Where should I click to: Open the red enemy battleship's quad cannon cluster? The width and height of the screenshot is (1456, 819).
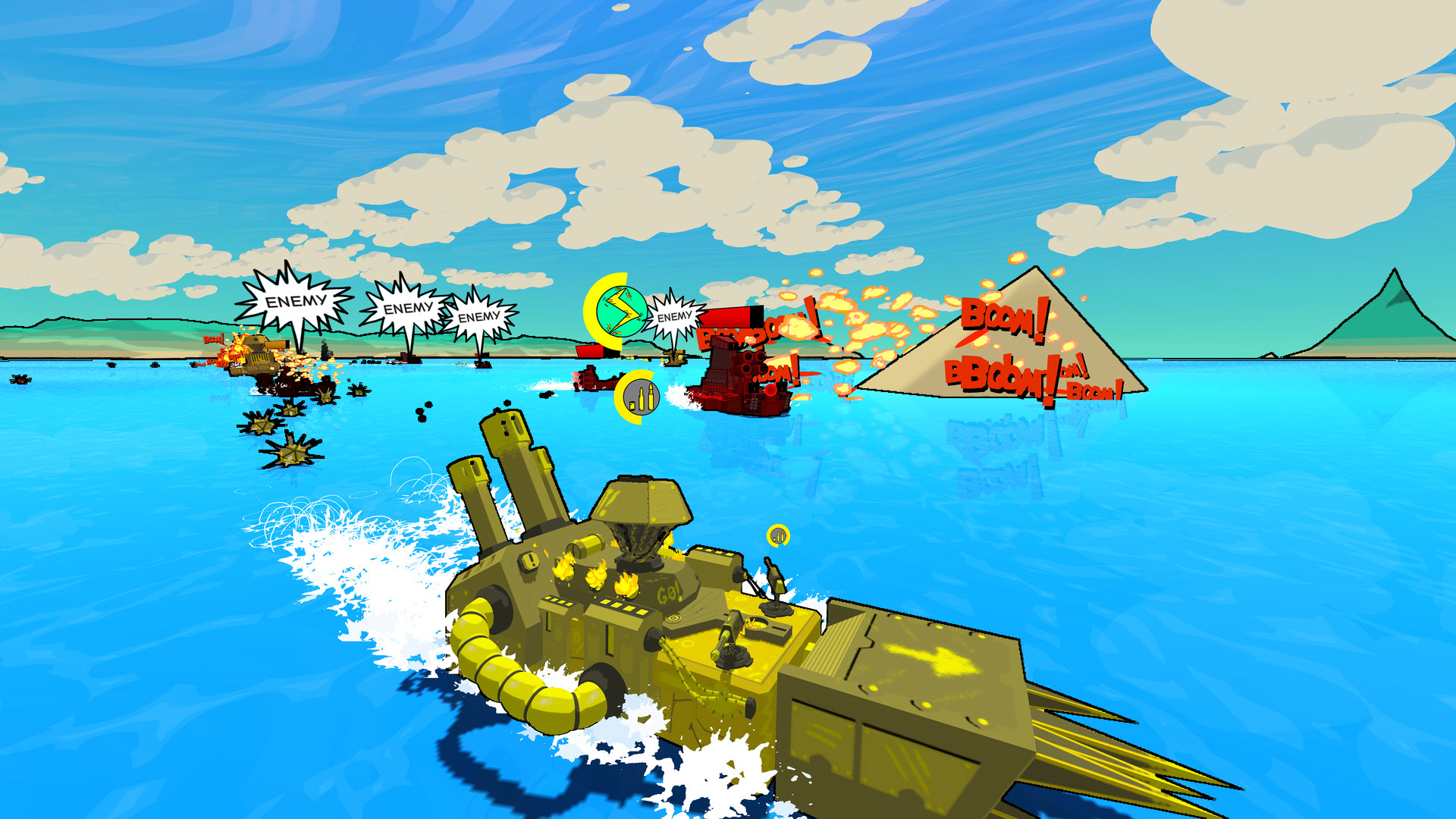coord(752,363)
